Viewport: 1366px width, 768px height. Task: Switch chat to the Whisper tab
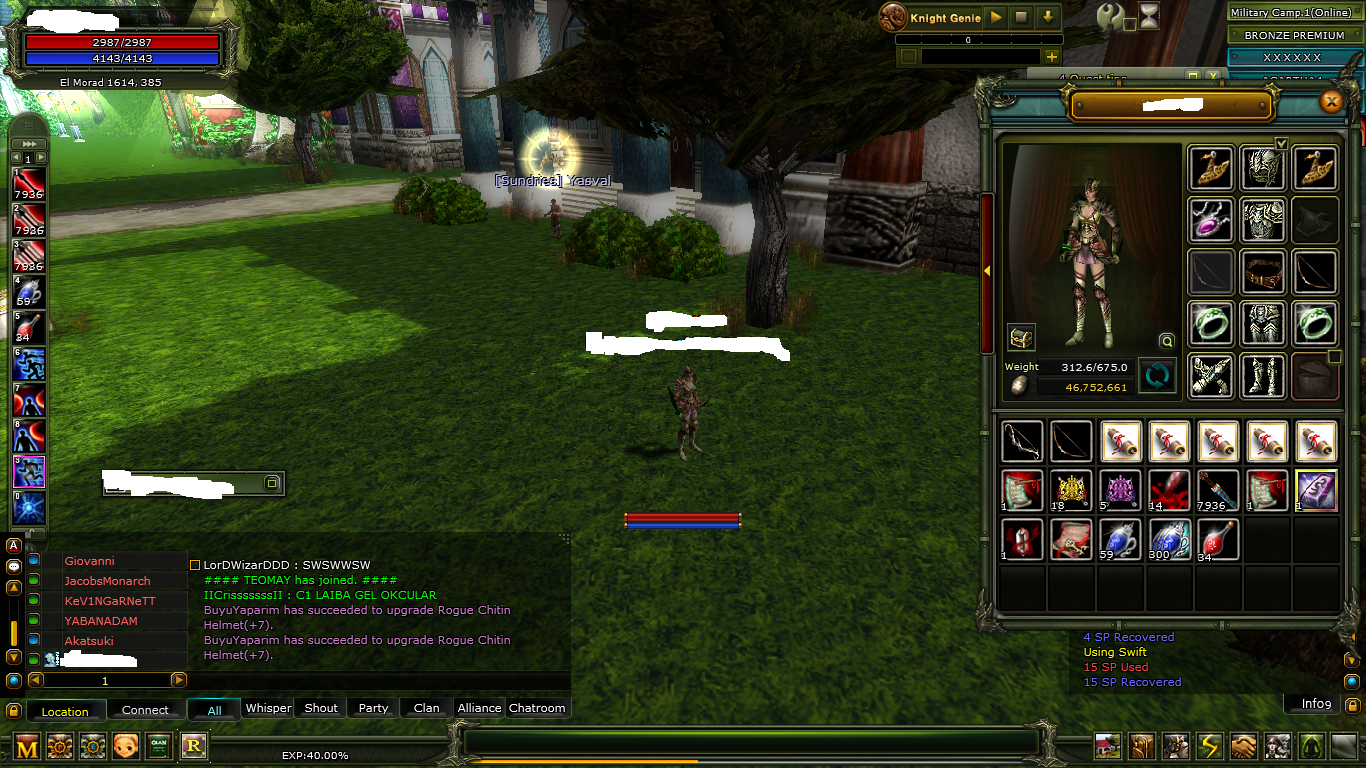tap(268, 708)
